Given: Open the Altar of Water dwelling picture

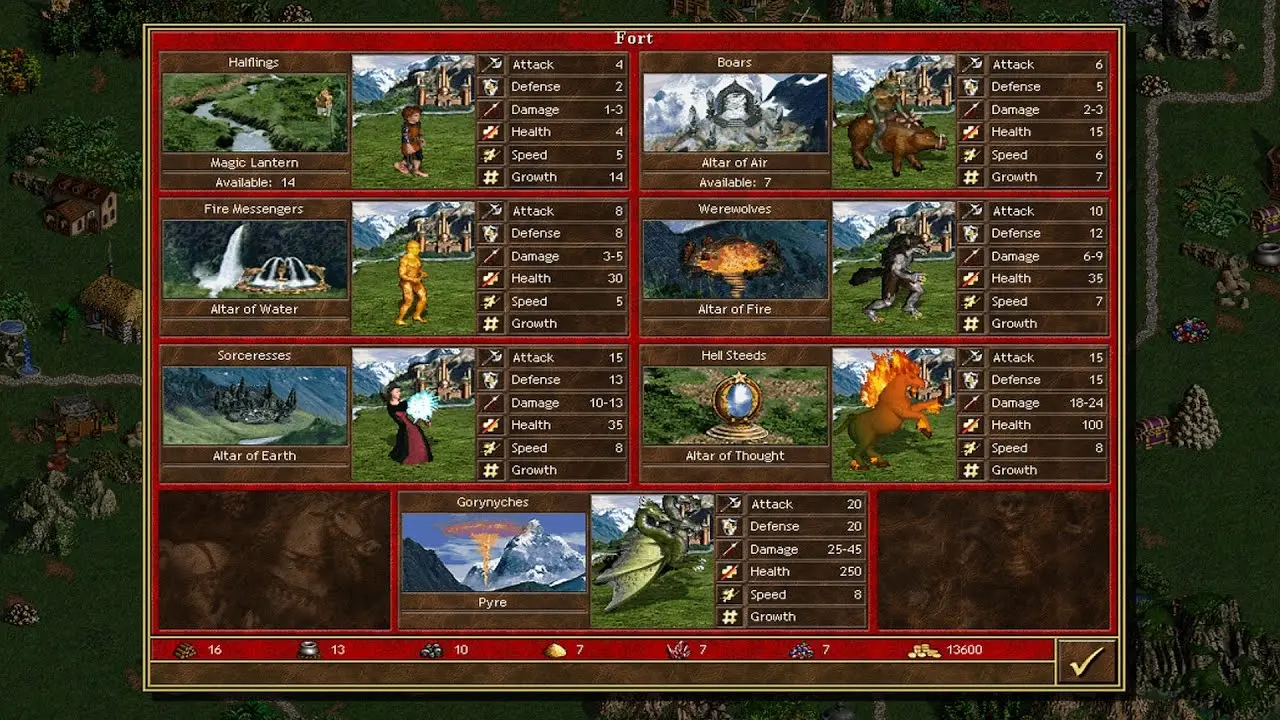Looking at the screenshot, I should point(255,259).
